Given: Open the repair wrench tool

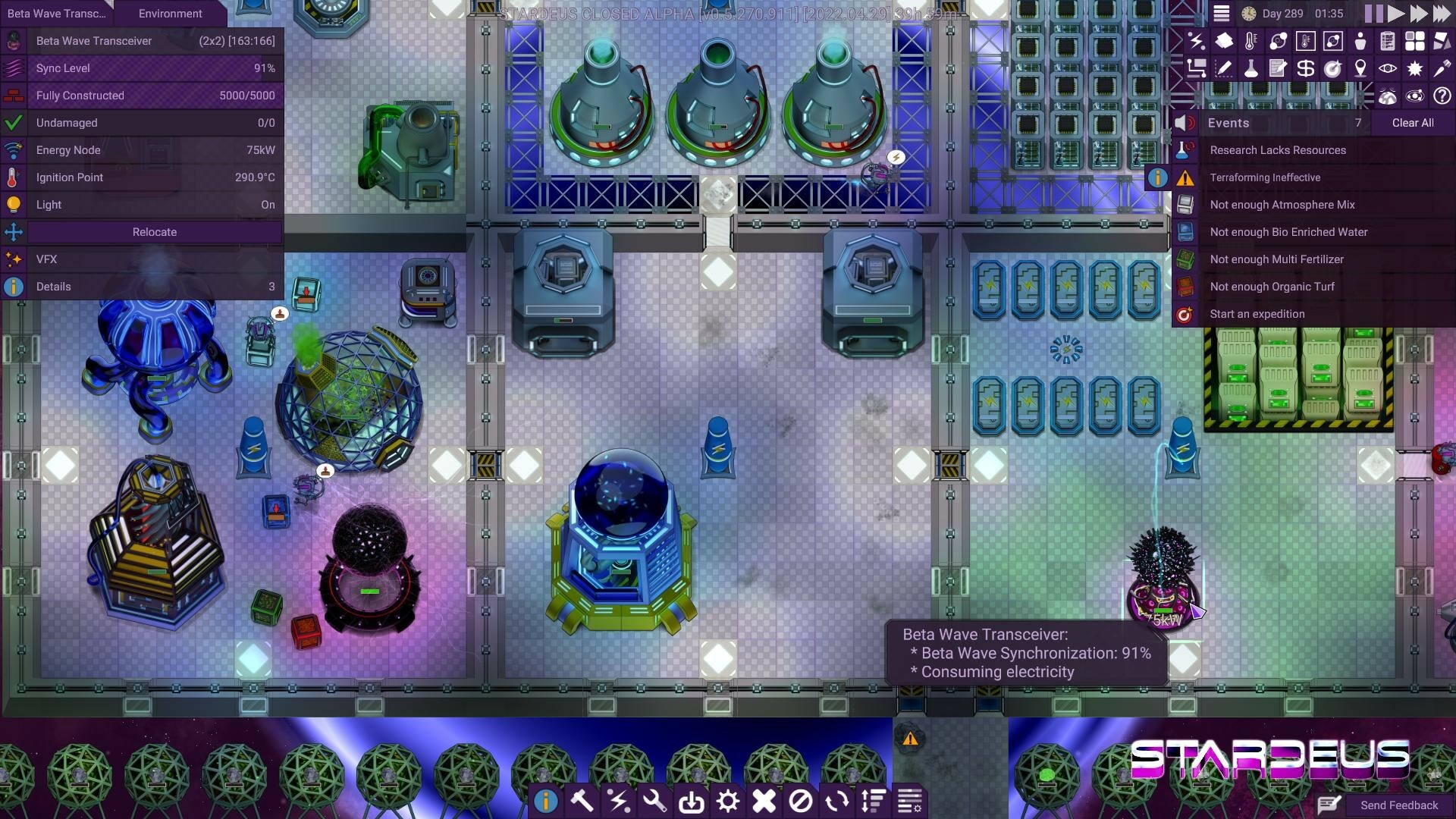Looking at the screenshot, I should [654, 800].
